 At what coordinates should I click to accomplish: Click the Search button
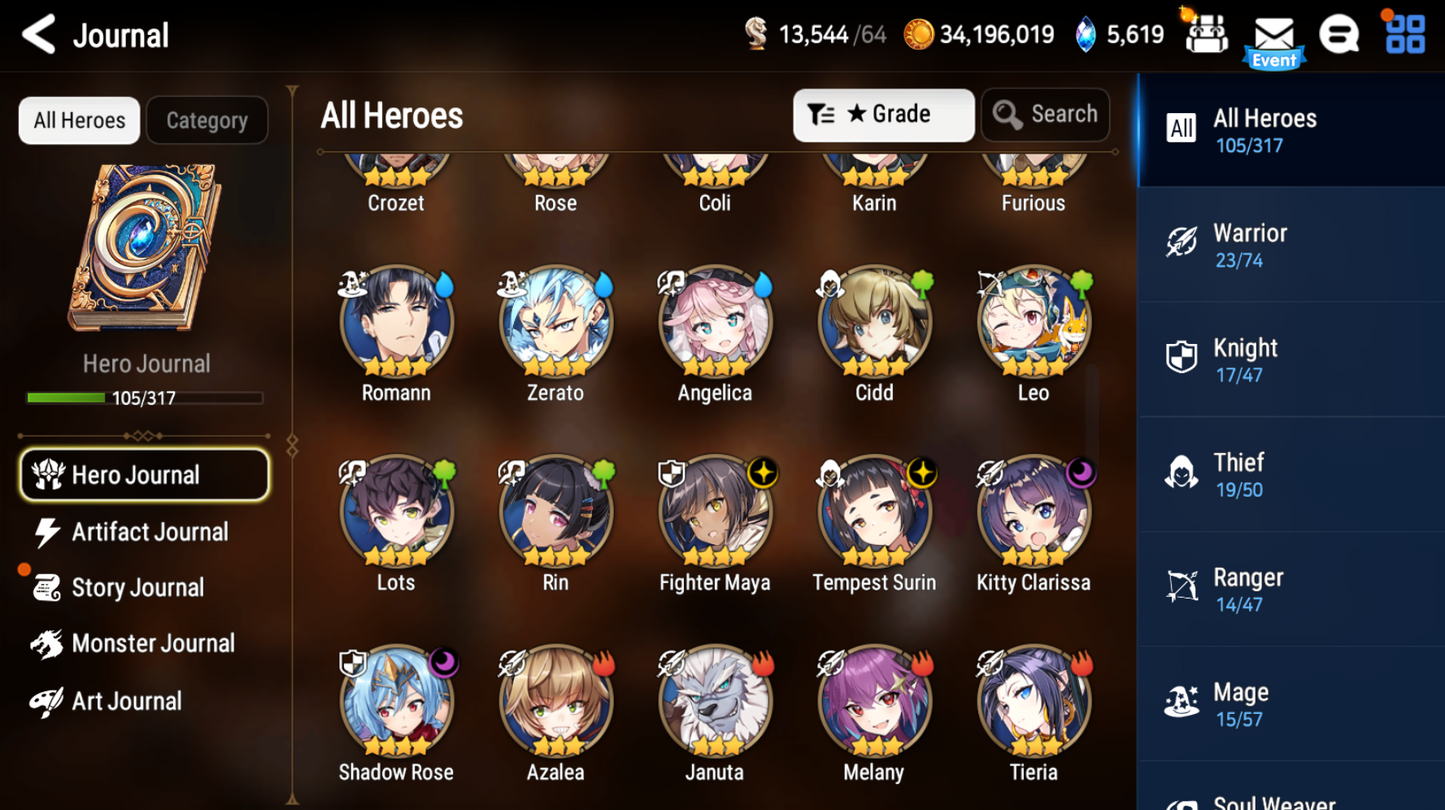[x=1045, y=114]
